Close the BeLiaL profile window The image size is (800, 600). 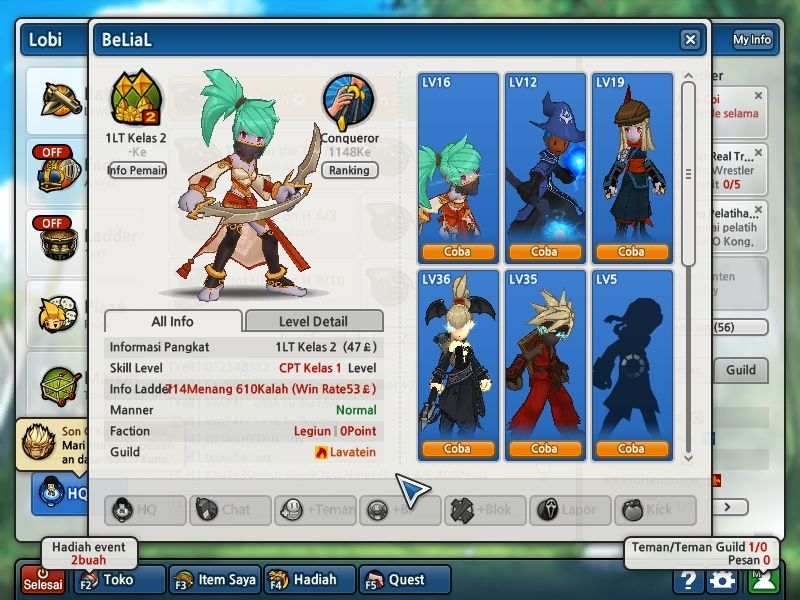pos(690,40)
